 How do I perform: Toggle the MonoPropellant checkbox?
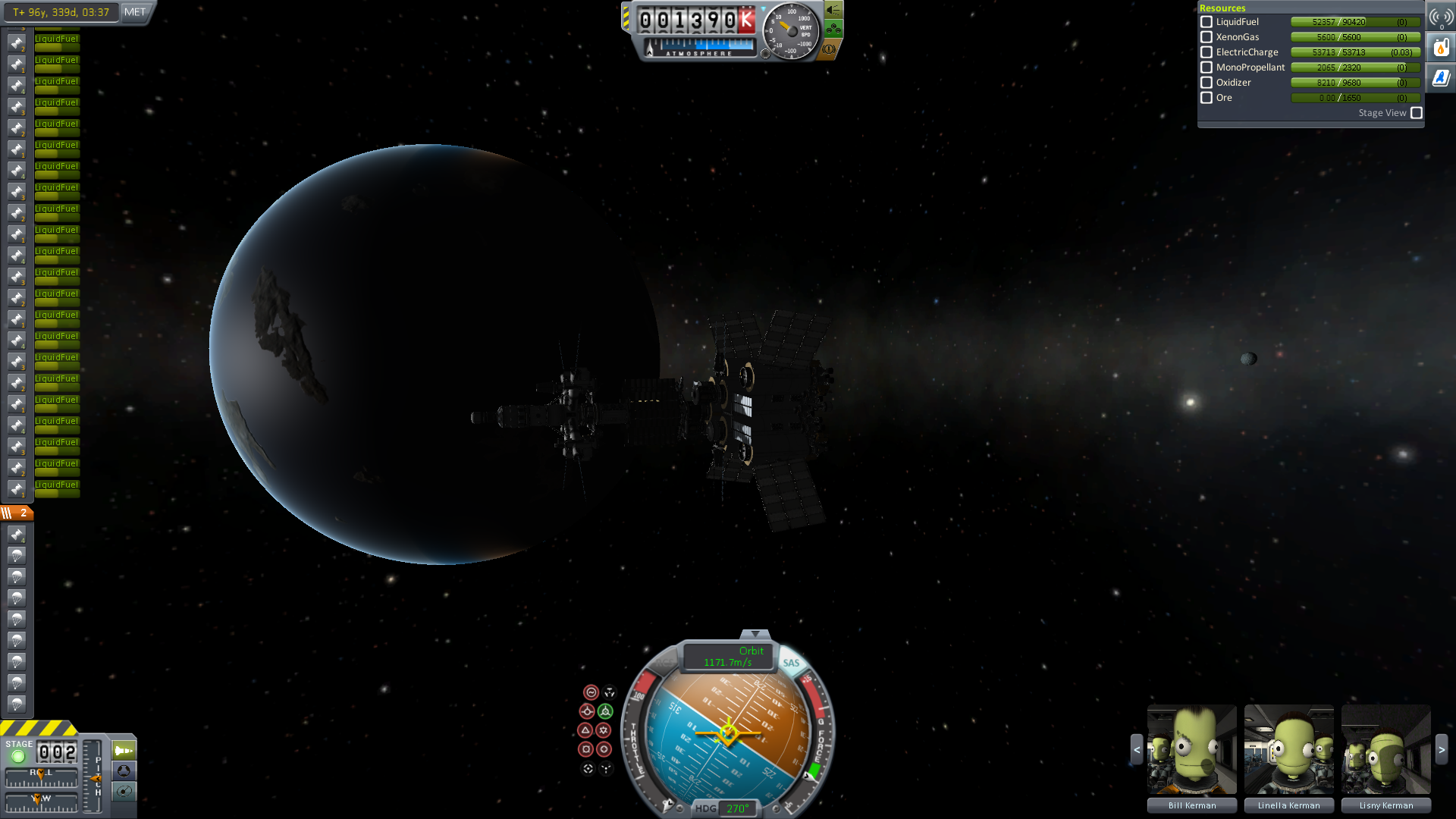(x=1207, y=67)
